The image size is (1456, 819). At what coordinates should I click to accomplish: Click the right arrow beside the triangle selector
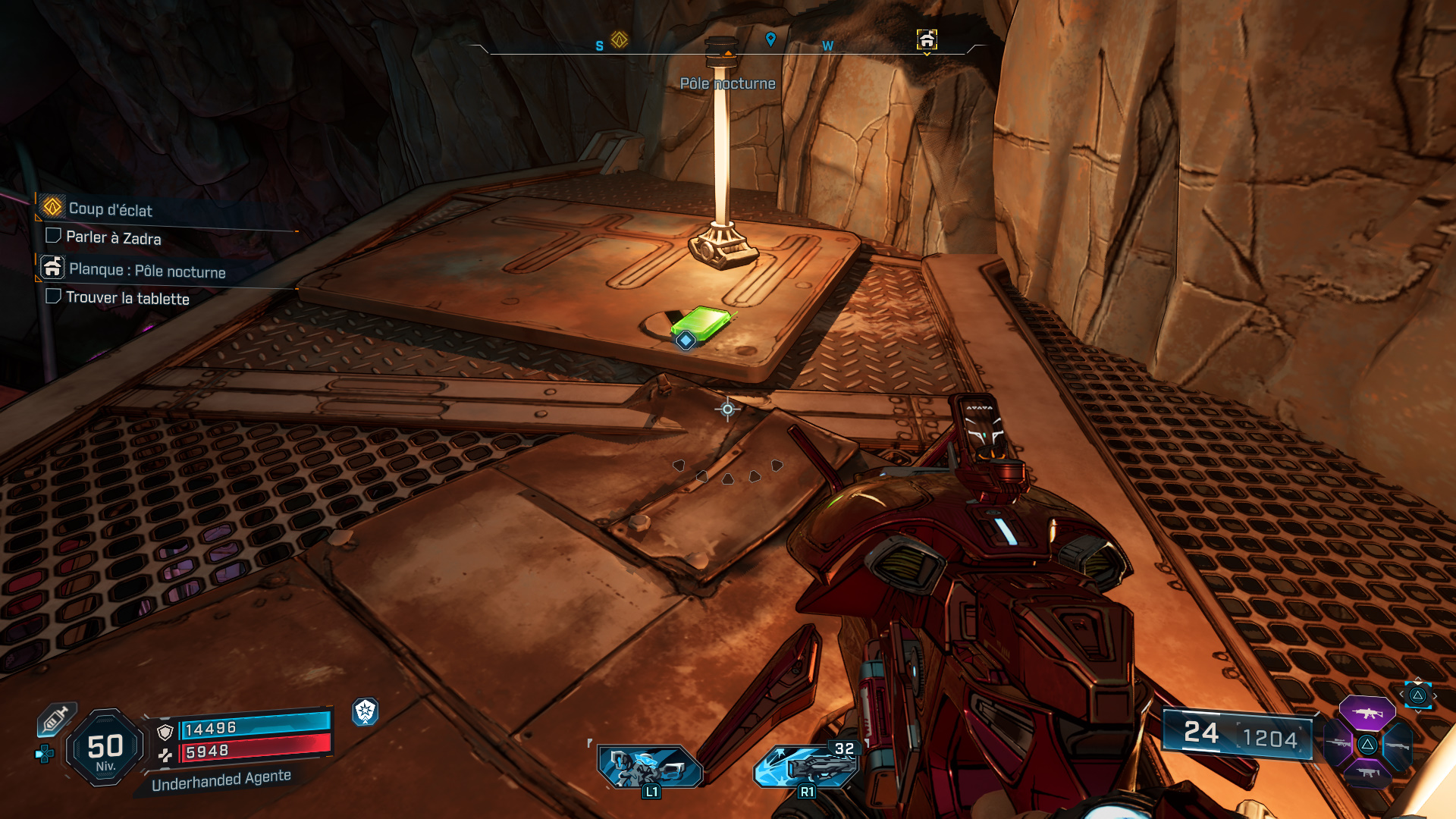click(x=1436, y=695)
